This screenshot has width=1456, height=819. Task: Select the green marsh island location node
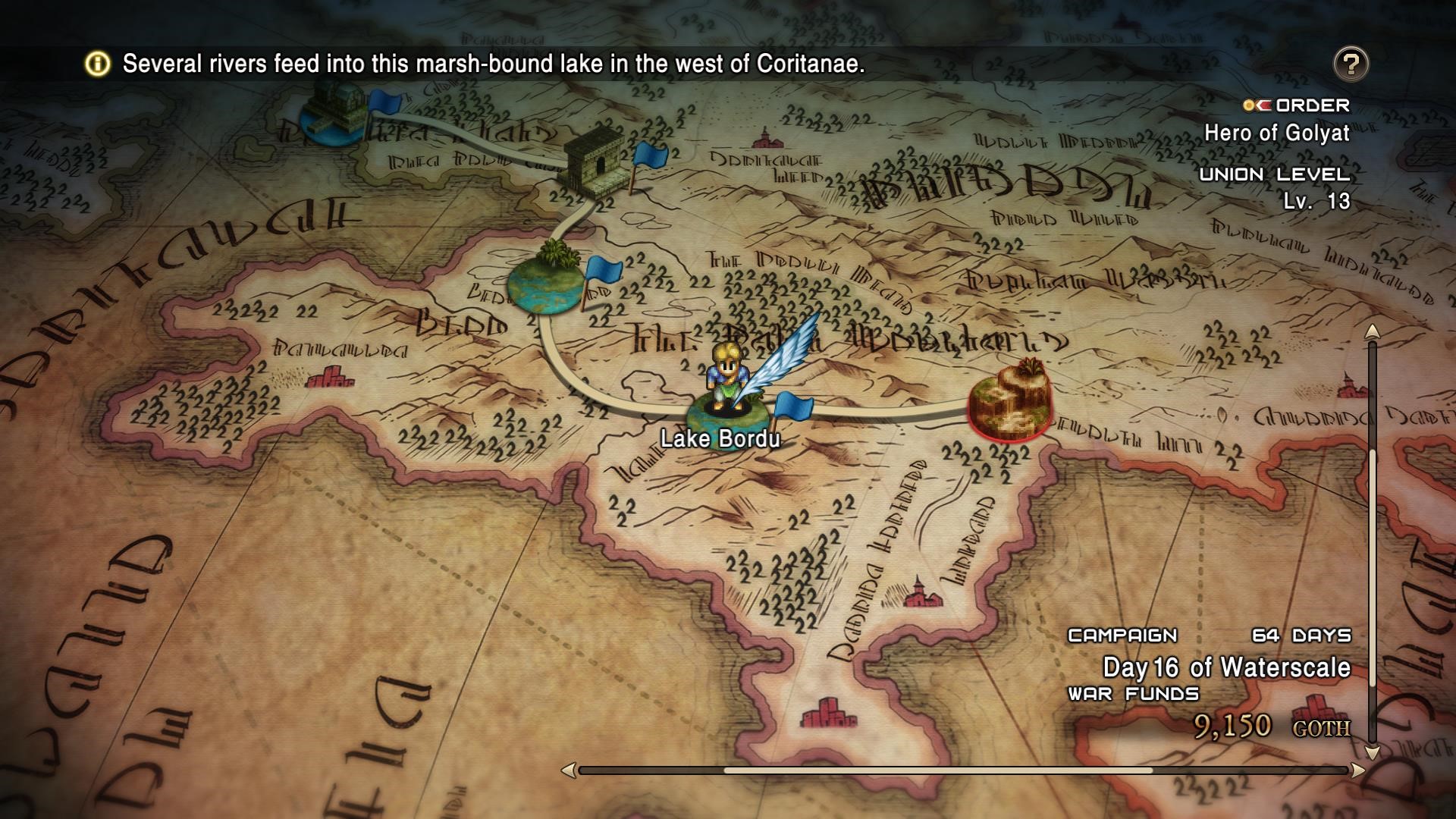click(546, 281)
